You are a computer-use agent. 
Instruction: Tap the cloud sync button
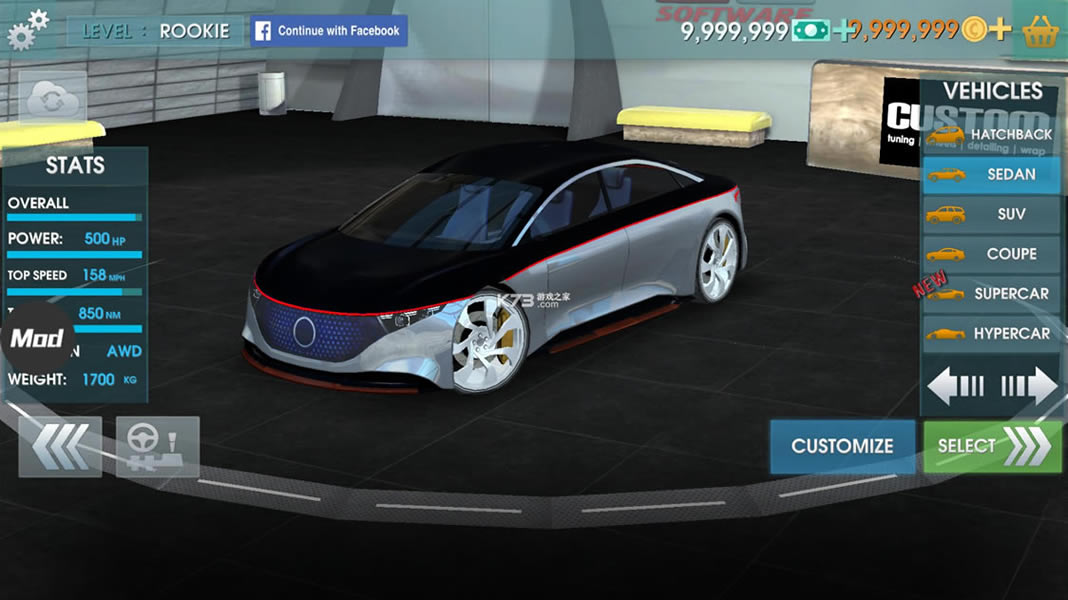click(52, 98)
